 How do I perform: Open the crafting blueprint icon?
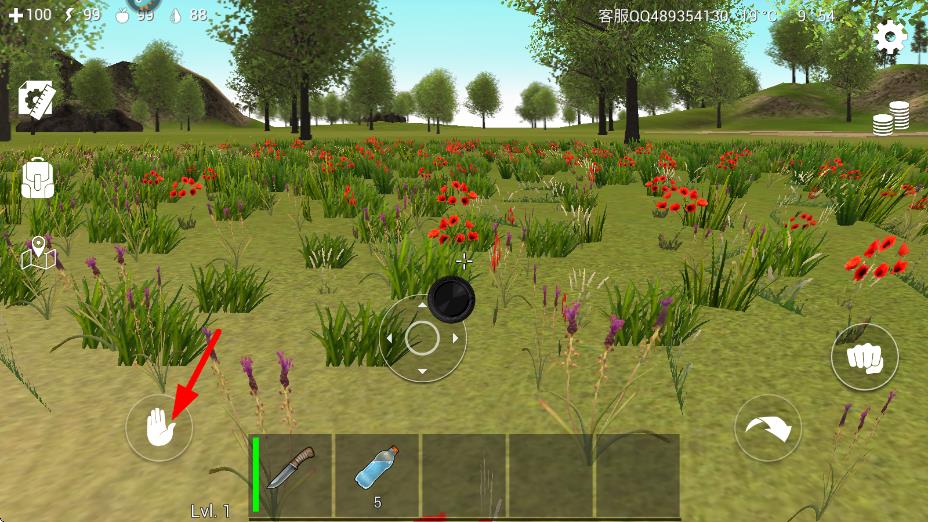[37, 100]
